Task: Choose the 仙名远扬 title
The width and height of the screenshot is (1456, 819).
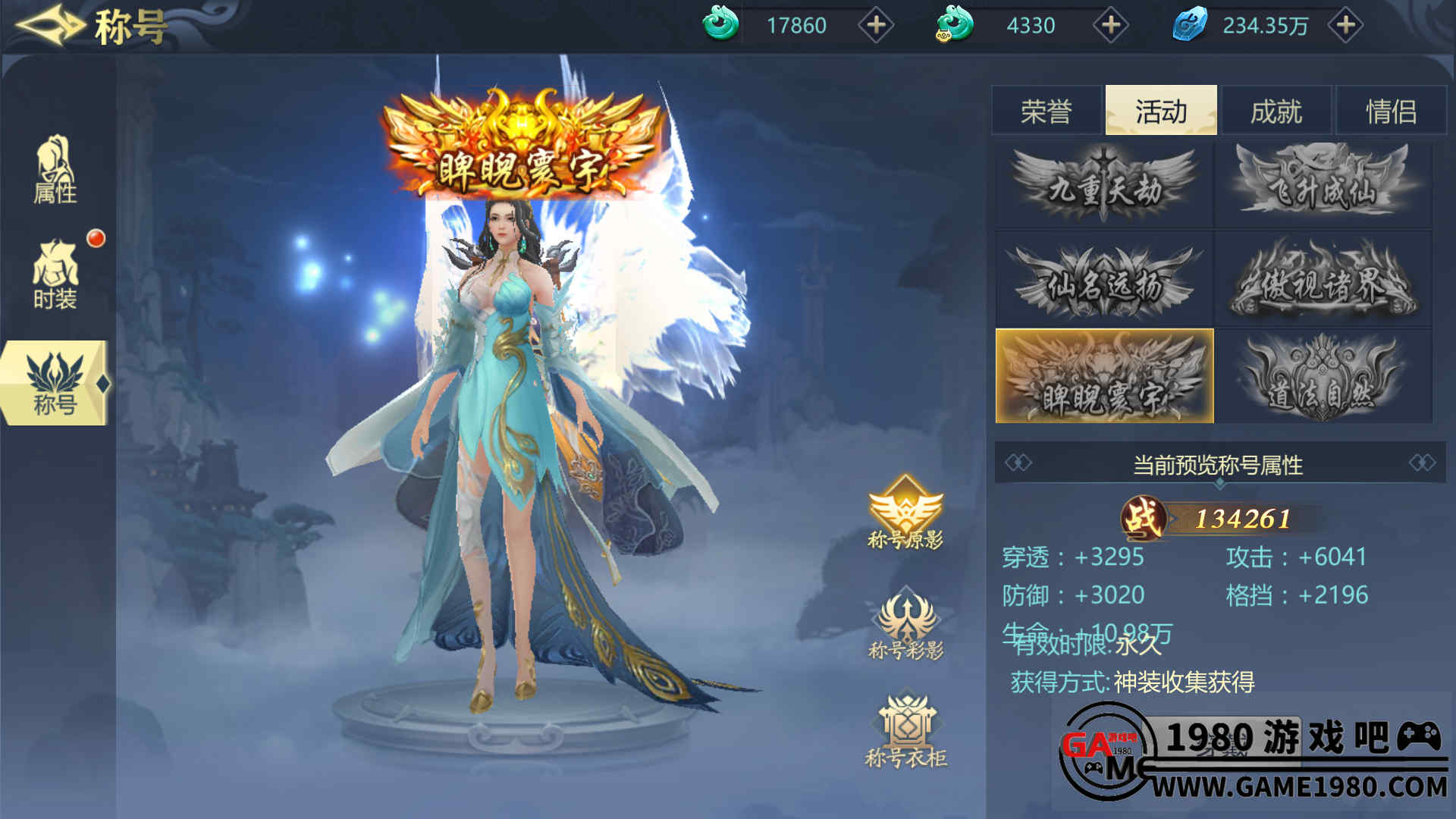Action: point(1104,281)
